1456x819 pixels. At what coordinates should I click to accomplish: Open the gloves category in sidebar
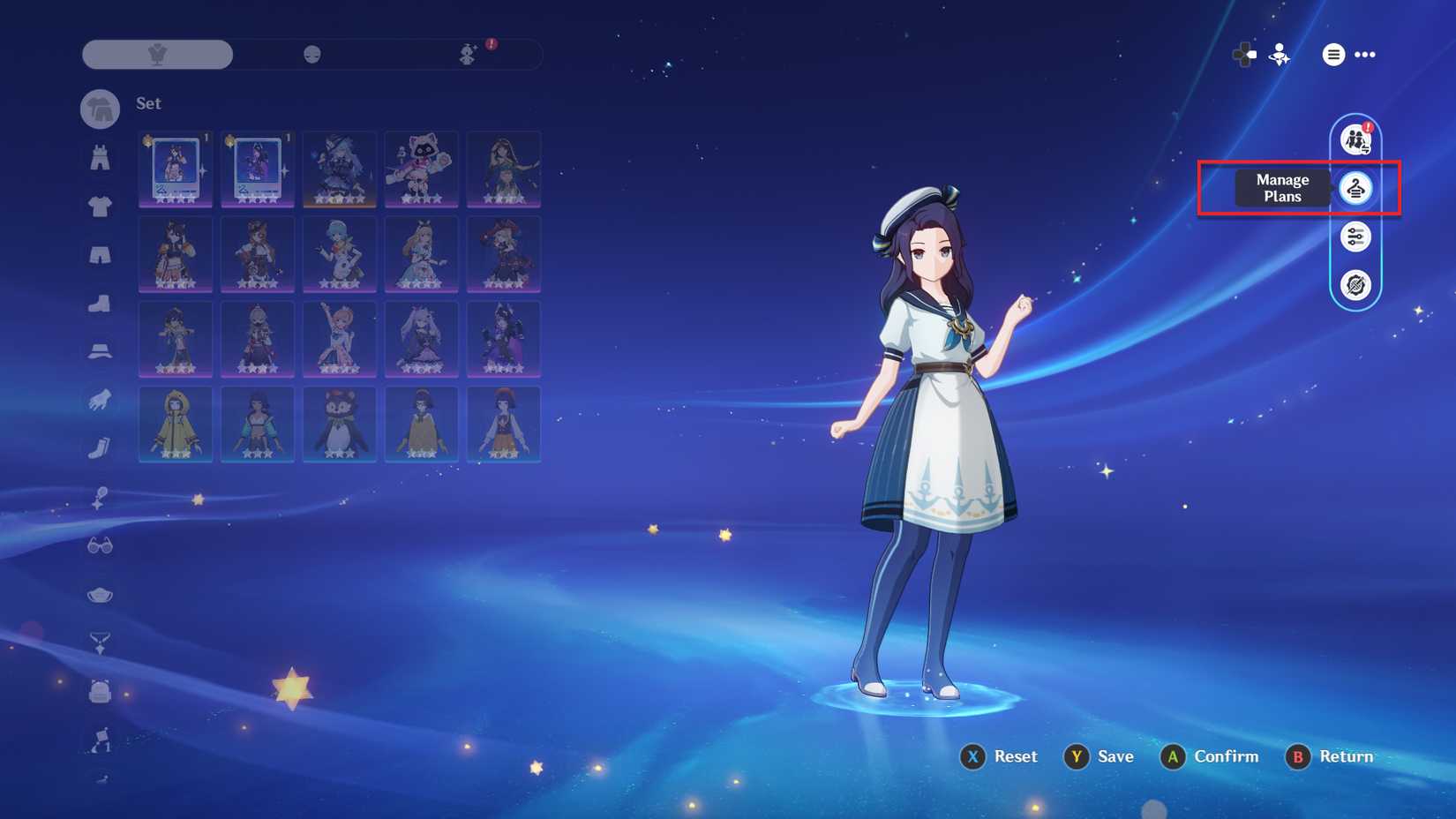(x=100, y=402)
